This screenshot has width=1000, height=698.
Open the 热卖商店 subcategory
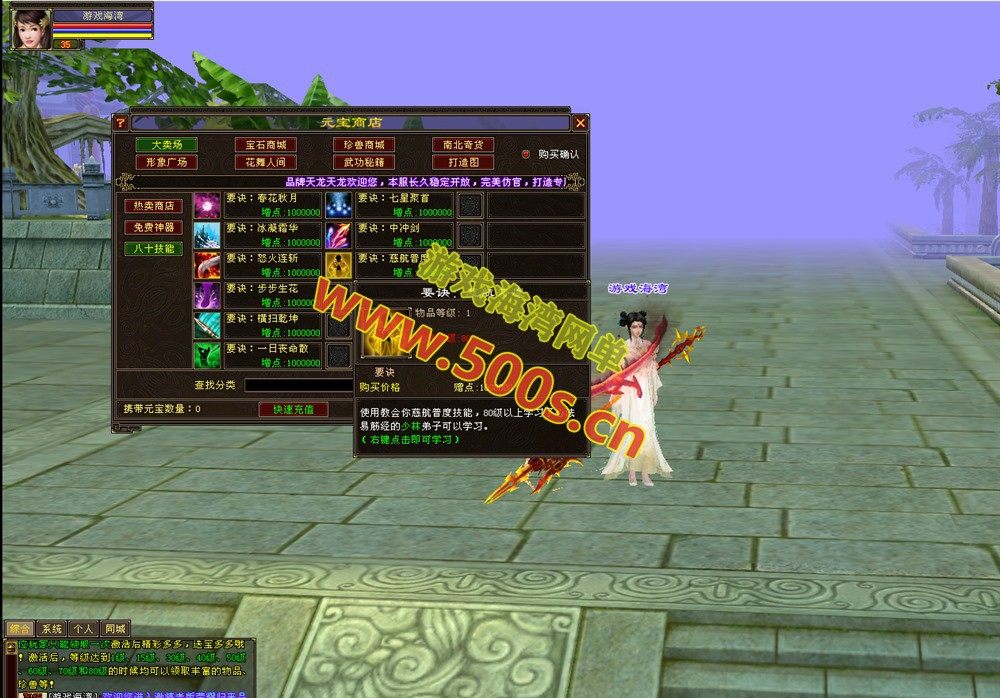(x=153, y=206)
